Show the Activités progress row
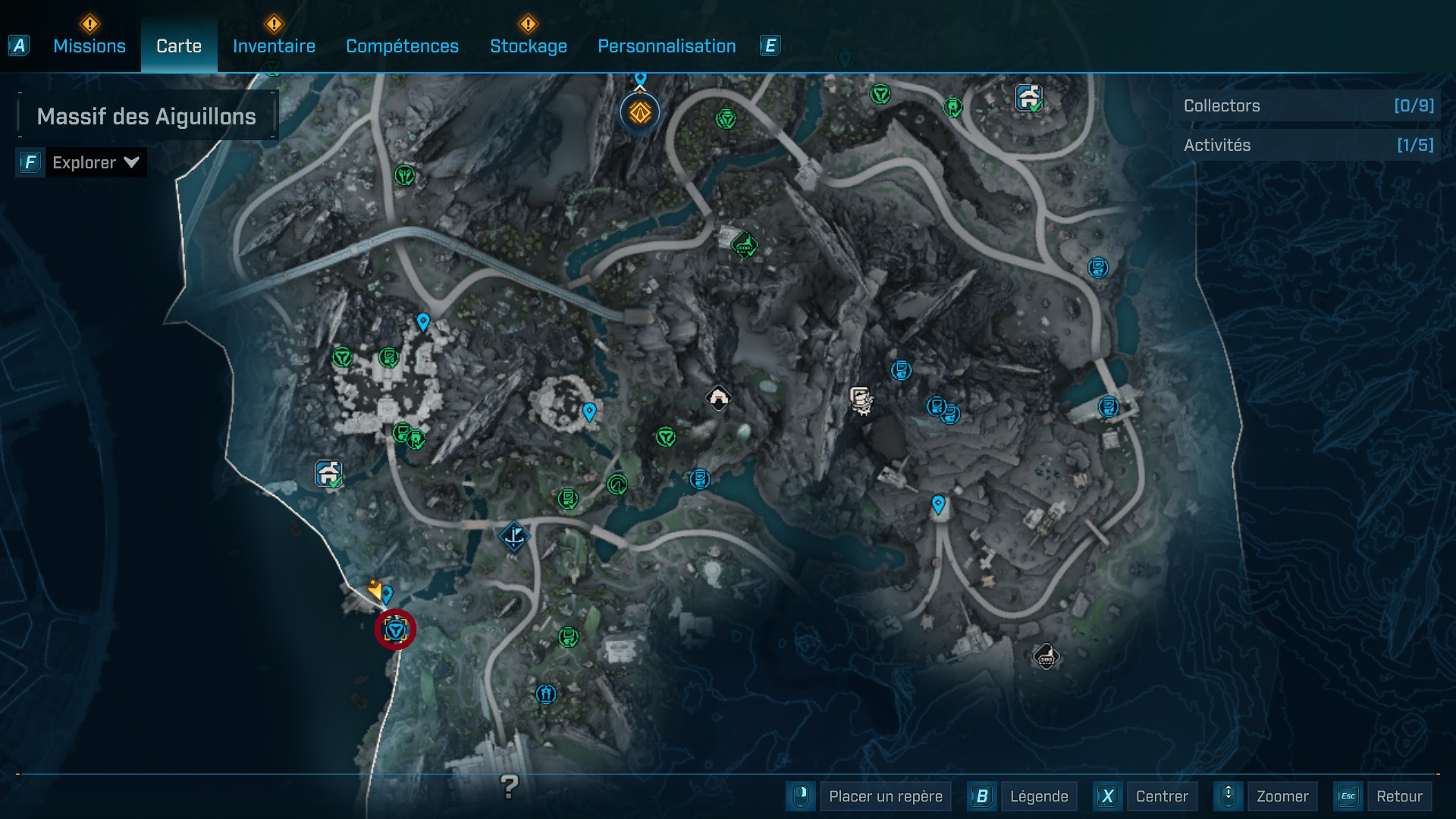Image resolution: width=1456 pixels, height=819 pixels. pos(1307,146)
